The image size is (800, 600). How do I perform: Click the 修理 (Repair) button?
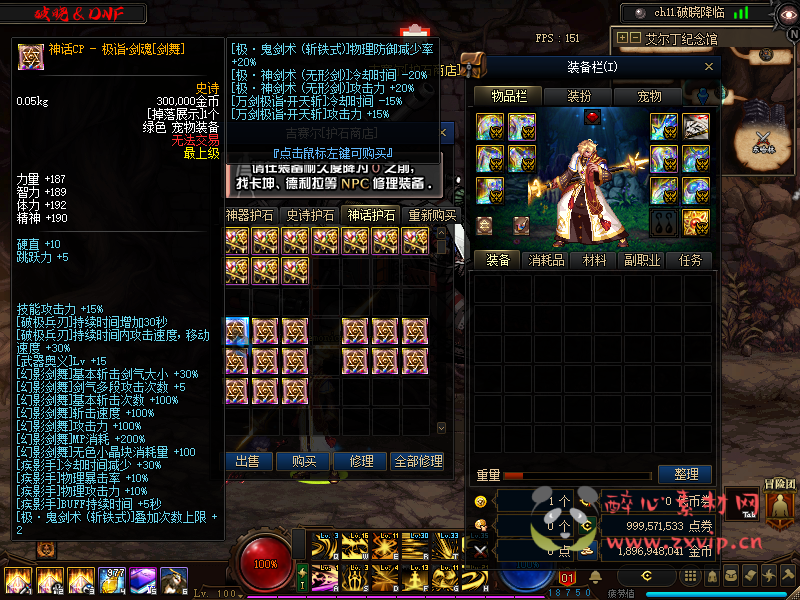pyautogui.click(x=361, y=461)
